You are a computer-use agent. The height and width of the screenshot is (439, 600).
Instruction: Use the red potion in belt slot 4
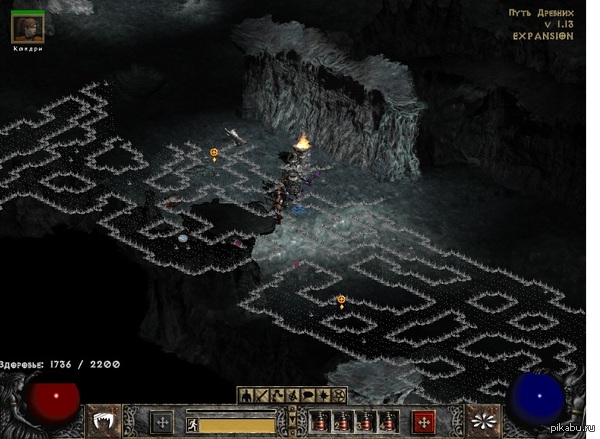click(x=388, y=421)
